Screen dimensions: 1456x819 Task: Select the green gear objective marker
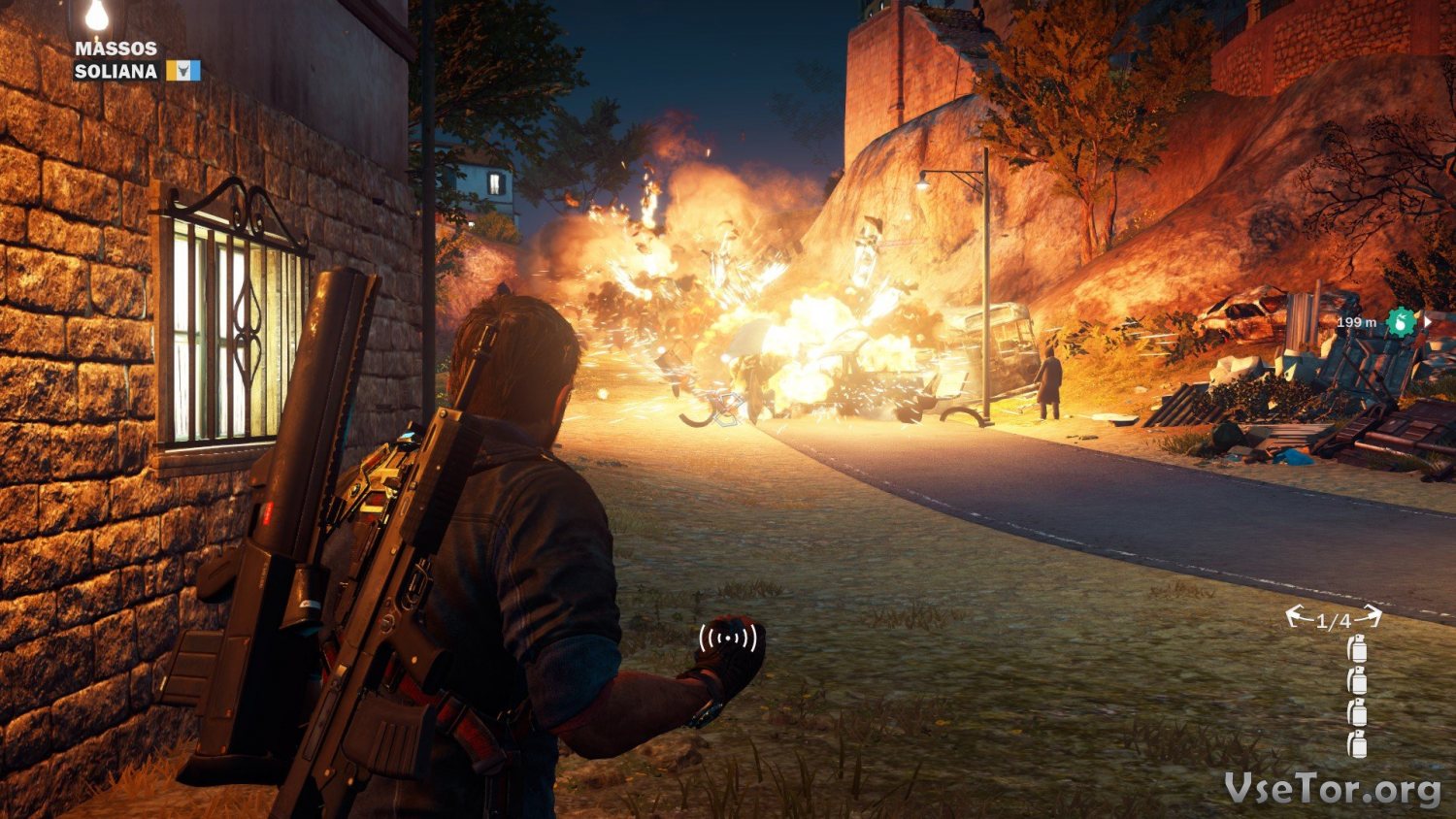click(x=1400, y=322)
